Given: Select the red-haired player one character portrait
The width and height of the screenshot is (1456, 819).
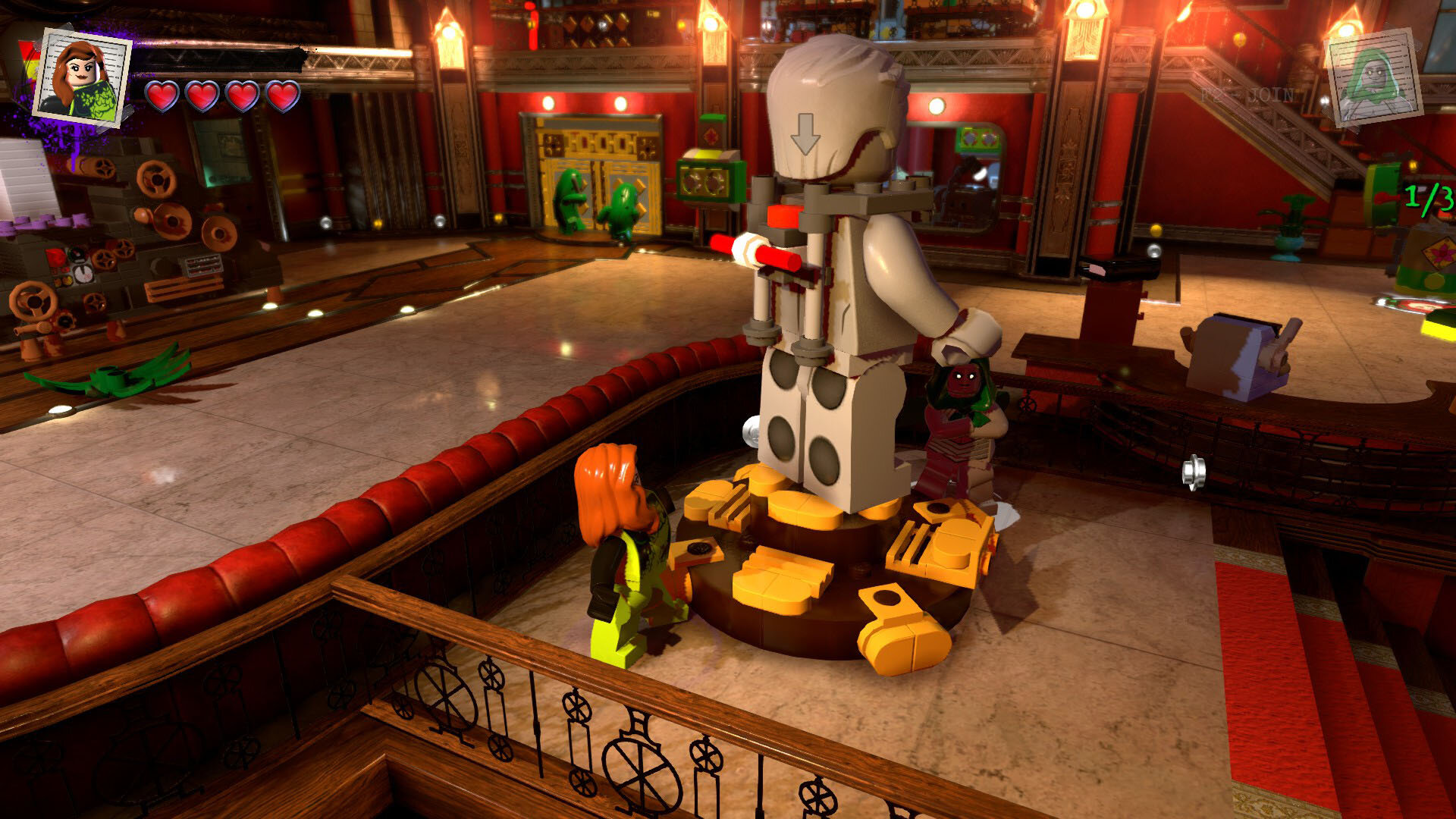Looking at the screenshot, I should pyautogui.click(x=83, y=78).
